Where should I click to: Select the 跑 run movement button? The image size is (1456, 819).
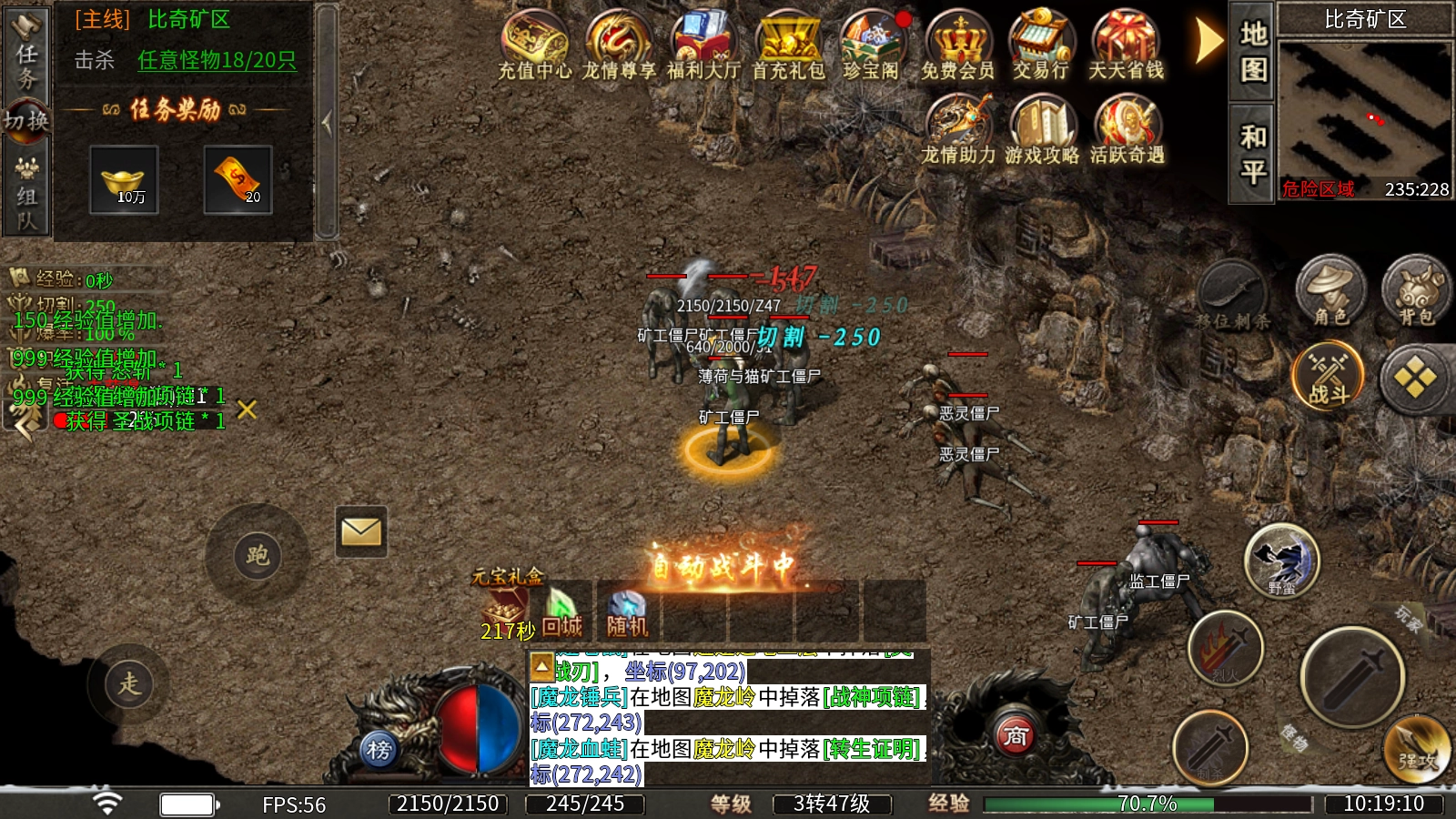(x=258, y=555)
